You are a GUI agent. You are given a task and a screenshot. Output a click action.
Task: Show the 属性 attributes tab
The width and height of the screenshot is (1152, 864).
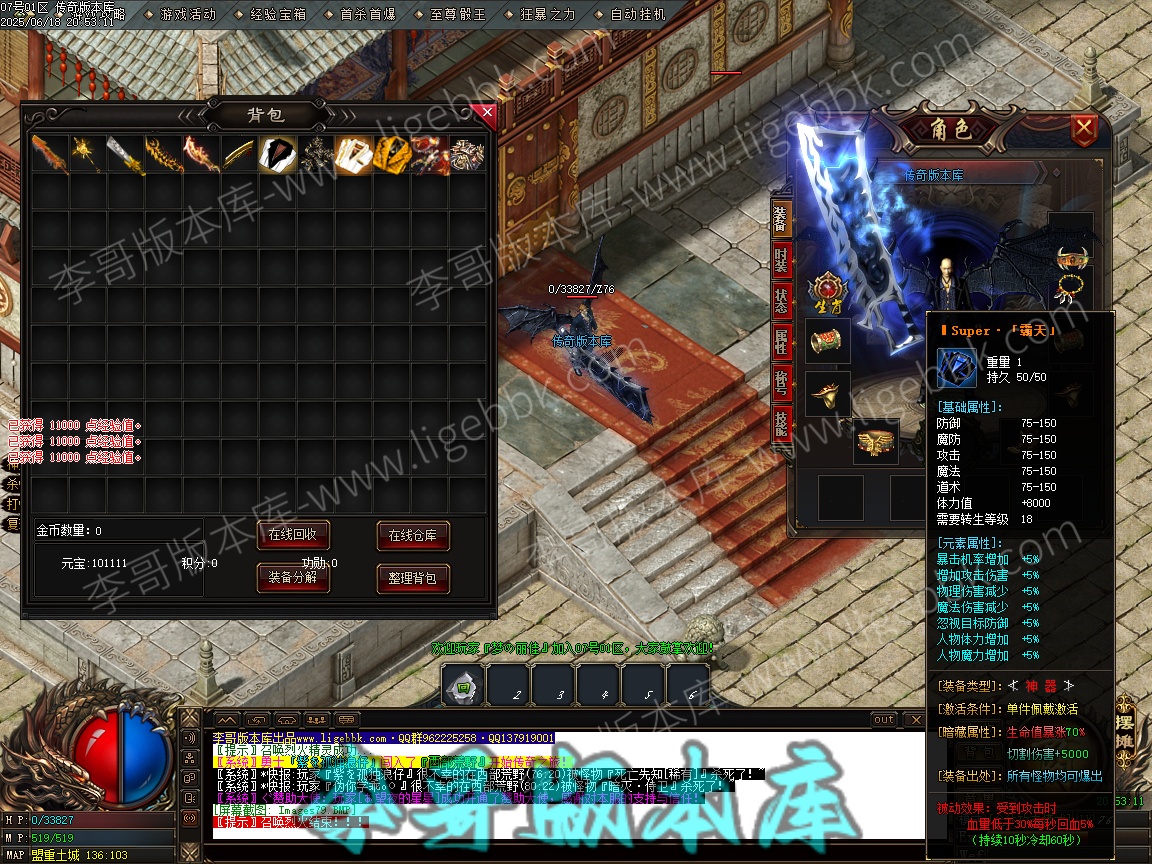(x=782, y=342)
